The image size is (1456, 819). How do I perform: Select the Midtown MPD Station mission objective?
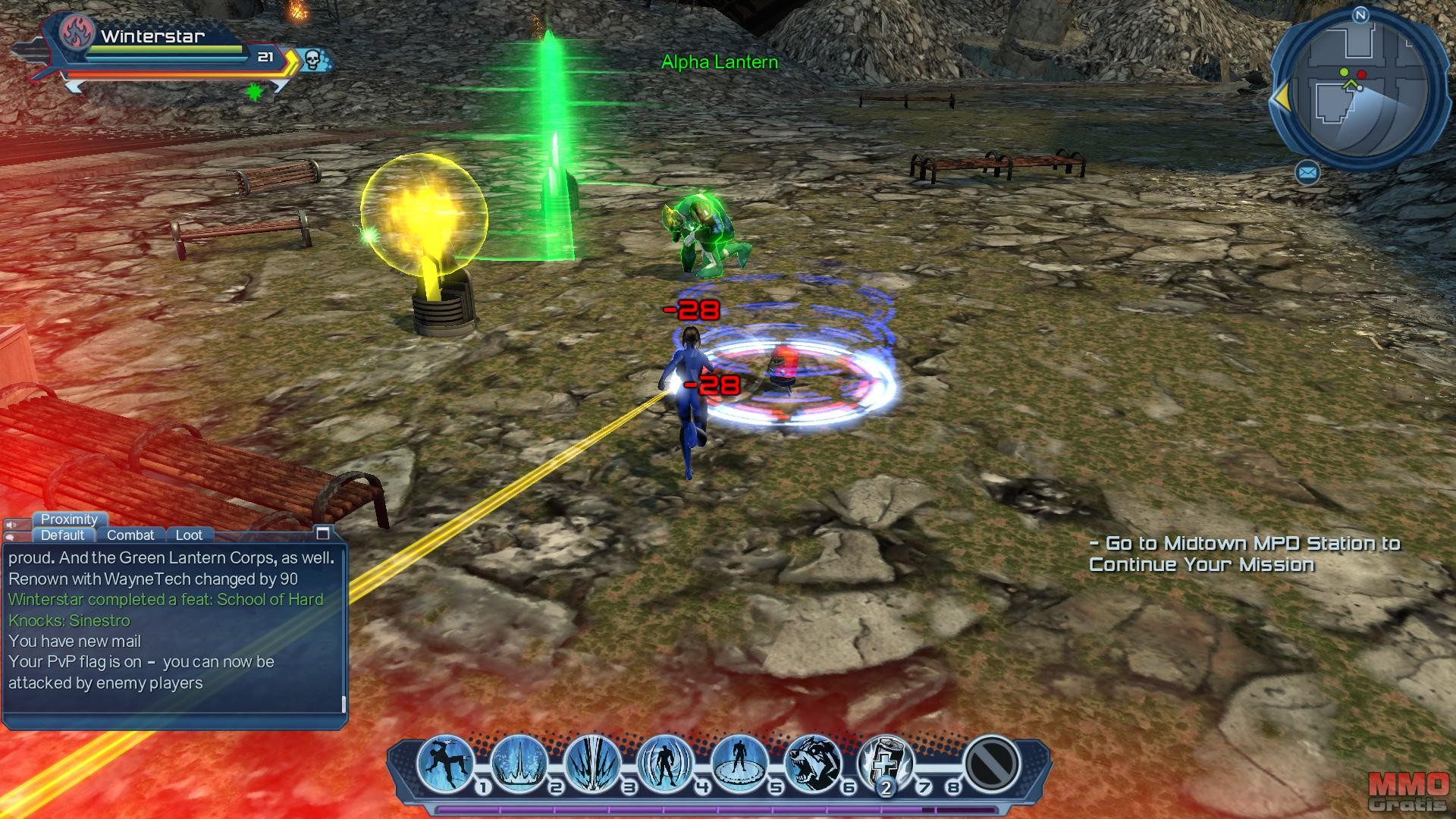pos(1244,554)
